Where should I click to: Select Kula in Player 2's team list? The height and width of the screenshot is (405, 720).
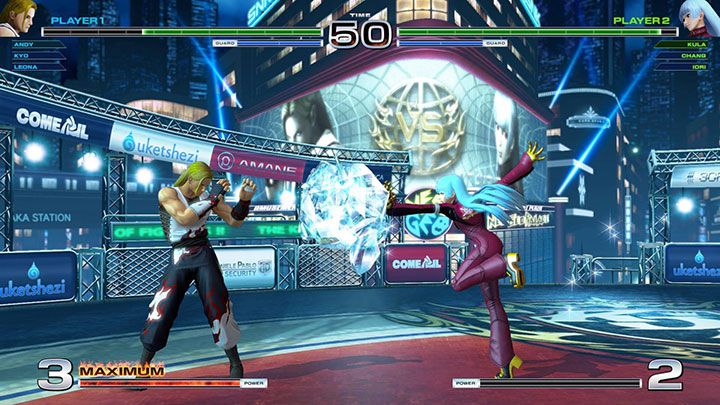696,45
